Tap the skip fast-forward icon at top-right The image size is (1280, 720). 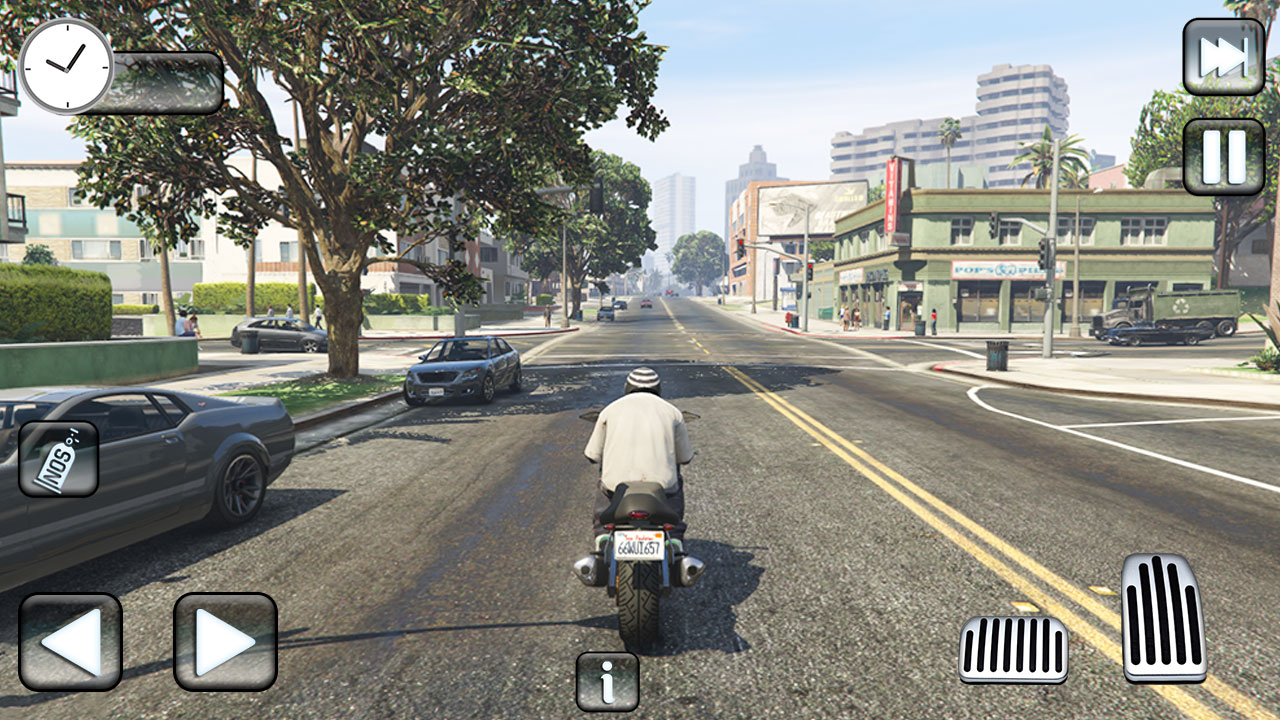(1224, 57)
